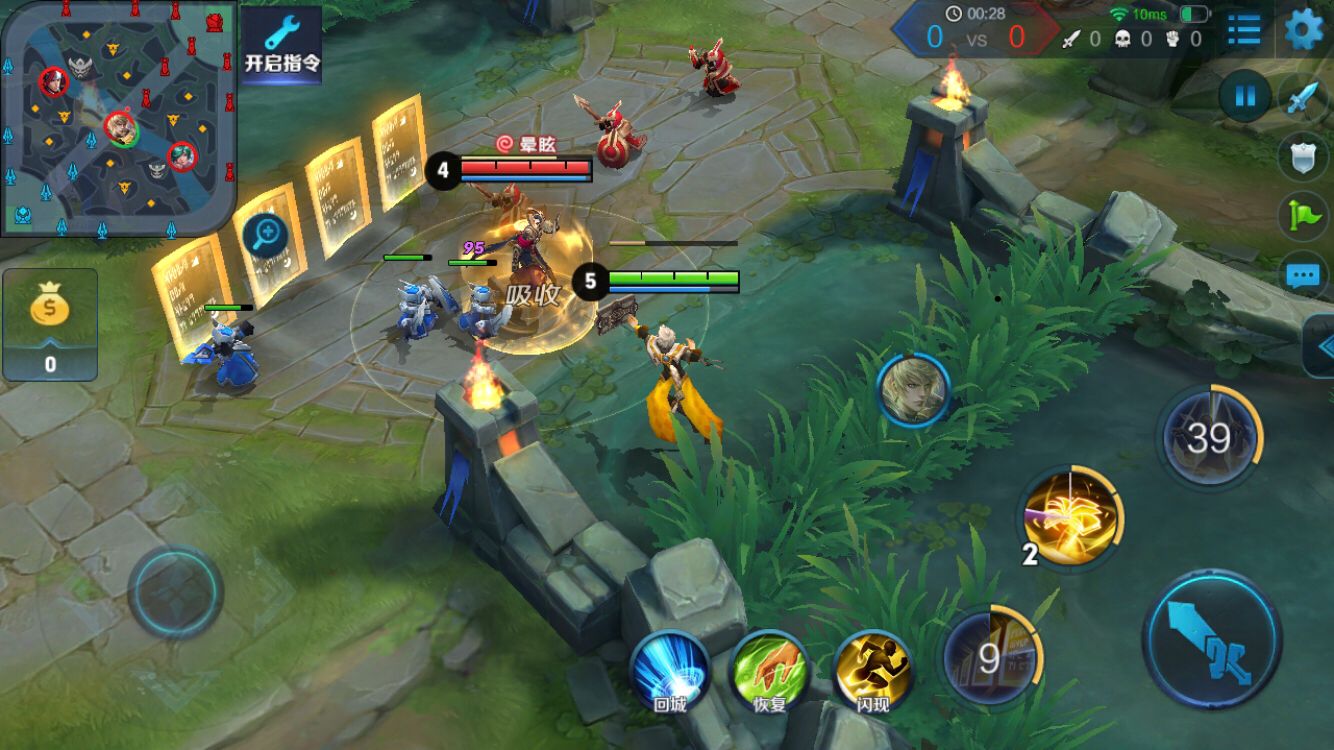Open the gold coin shop panel

50,325
